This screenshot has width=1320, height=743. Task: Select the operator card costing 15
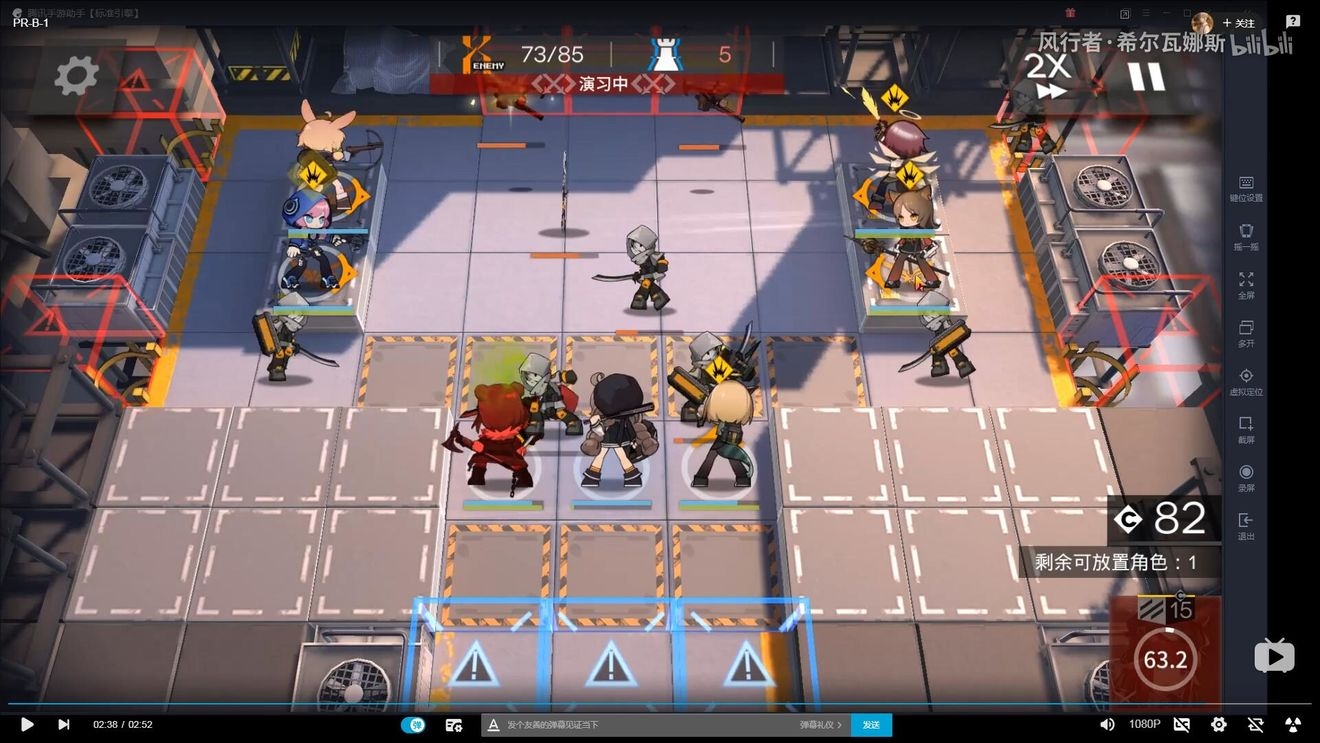point(1166,646)
